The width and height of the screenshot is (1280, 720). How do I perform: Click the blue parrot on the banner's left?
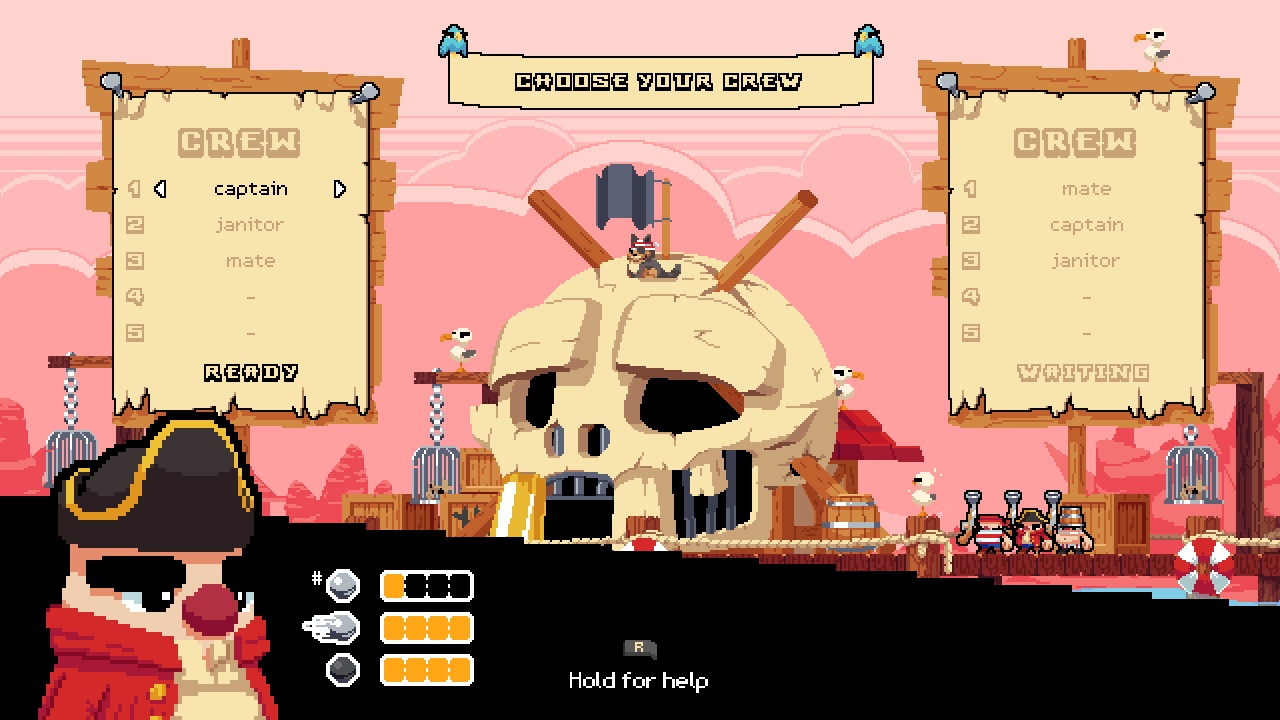coord(452,42)
